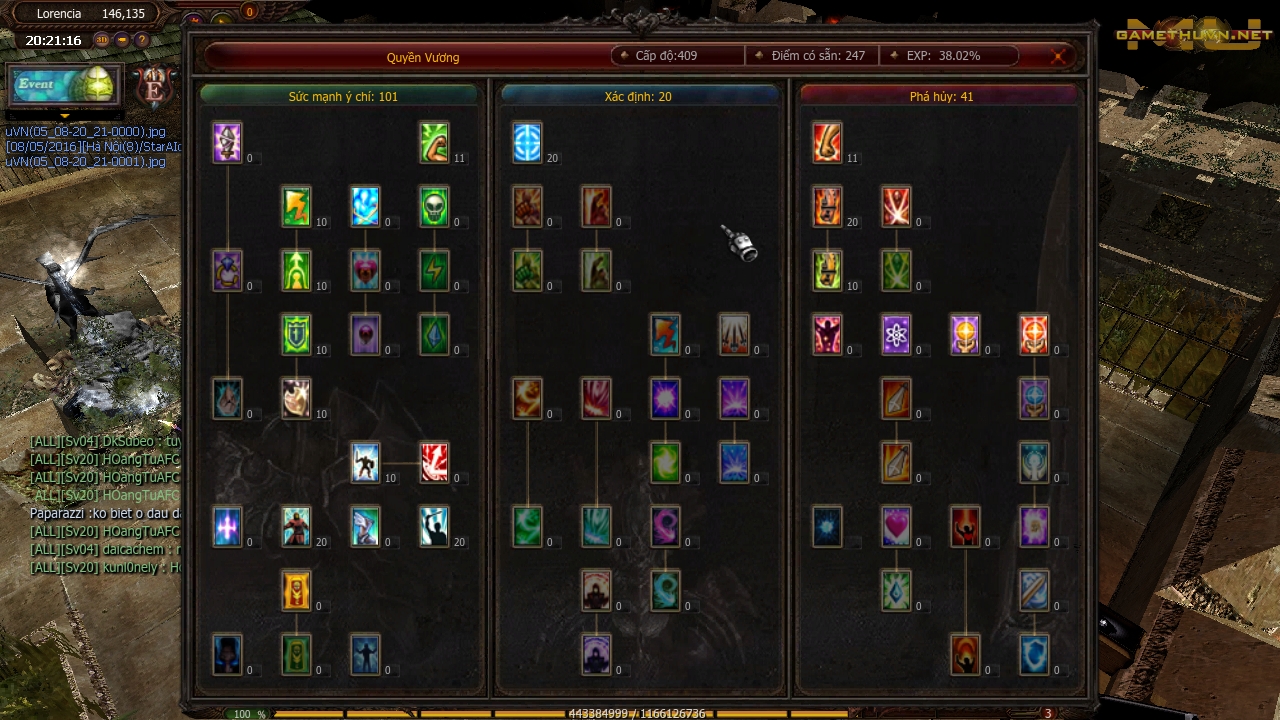Open the help panel via the ? icon

[x=141, y=40]
